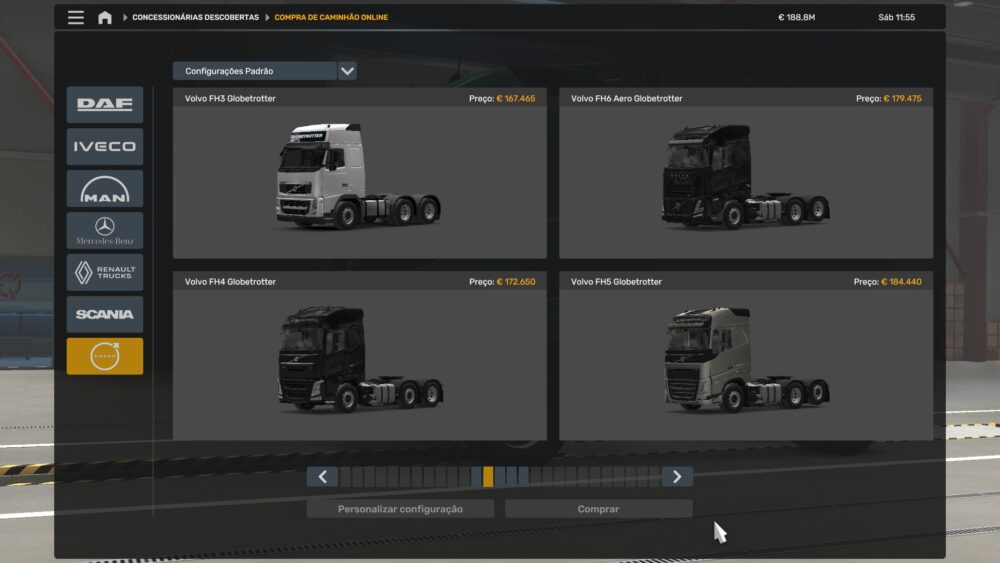
Task: Choose the MAN brand tab
Action: click(x=105, y=189)
